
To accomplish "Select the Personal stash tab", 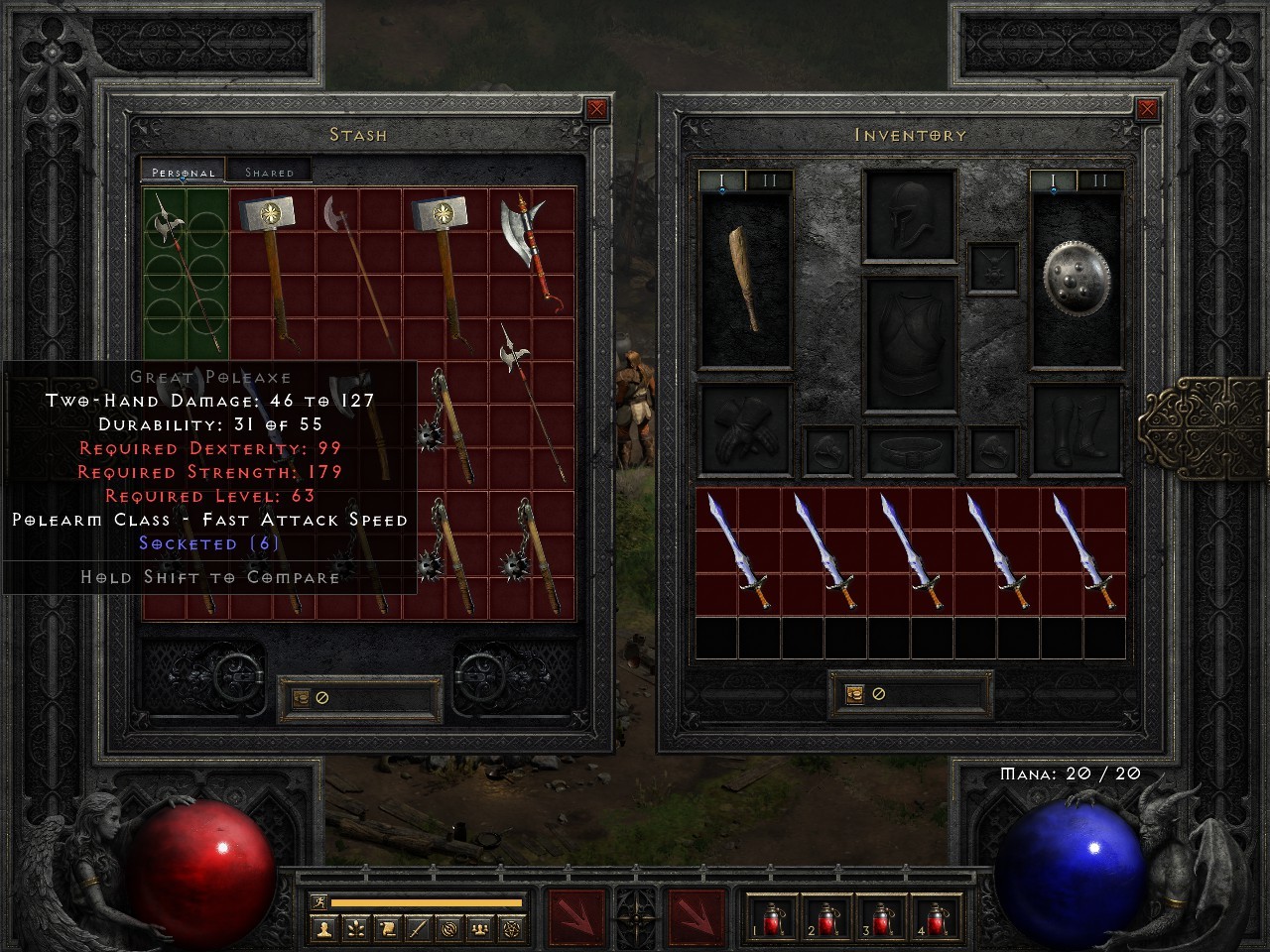I will tap(182, 171).
